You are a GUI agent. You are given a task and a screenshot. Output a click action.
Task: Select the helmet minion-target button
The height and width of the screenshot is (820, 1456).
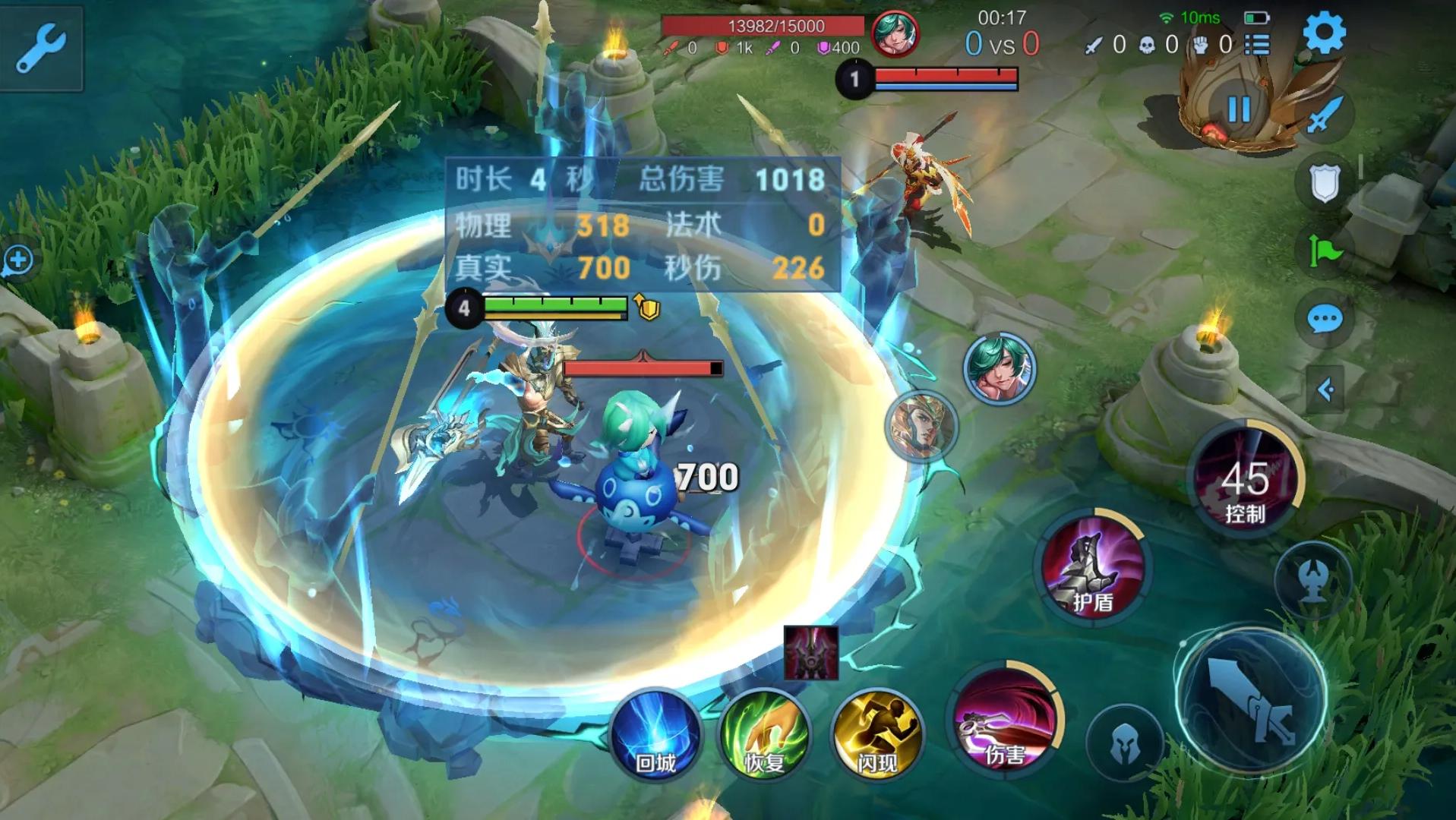(1125, 743)
